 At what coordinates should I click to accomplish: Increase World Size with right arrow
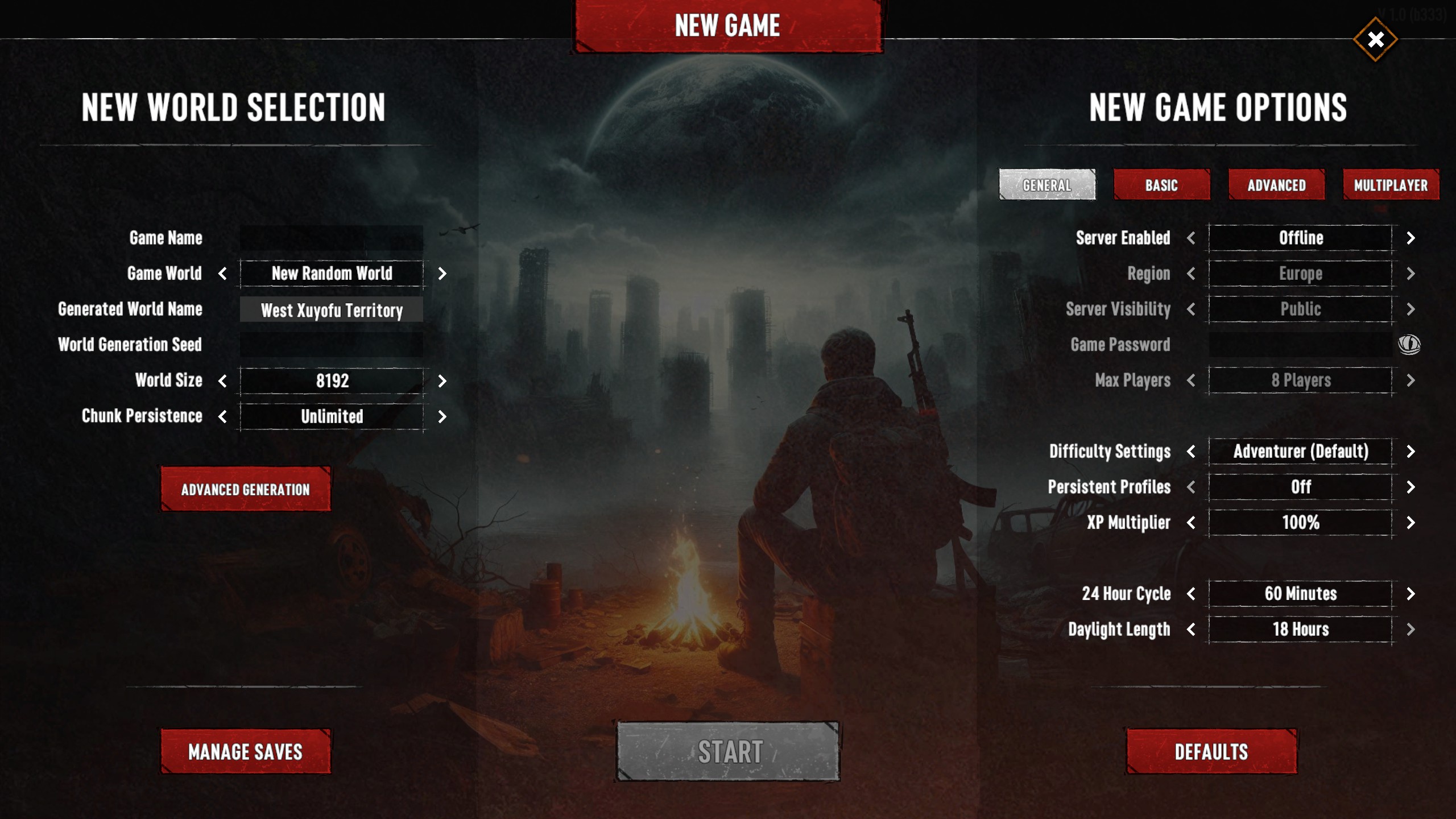442,381
